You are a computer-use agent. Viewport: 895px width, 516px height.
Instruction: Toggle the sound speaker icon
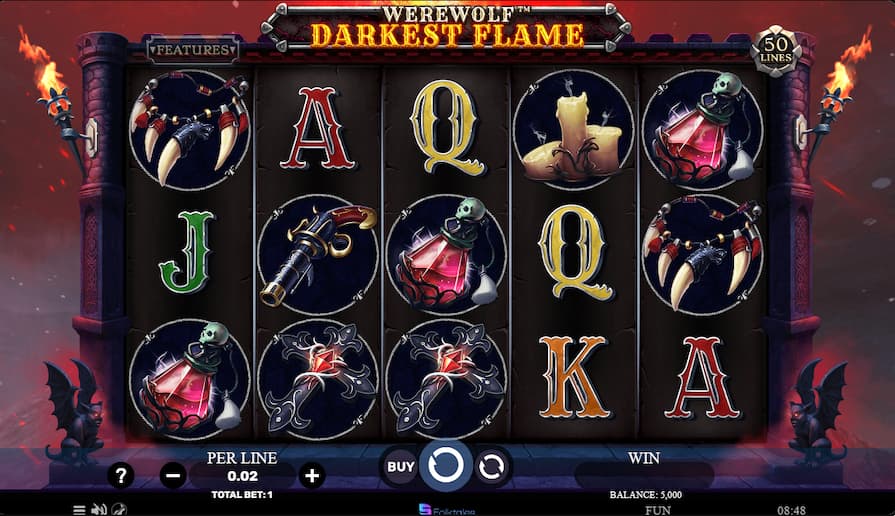pyautogui.click(x=99, y=509)
